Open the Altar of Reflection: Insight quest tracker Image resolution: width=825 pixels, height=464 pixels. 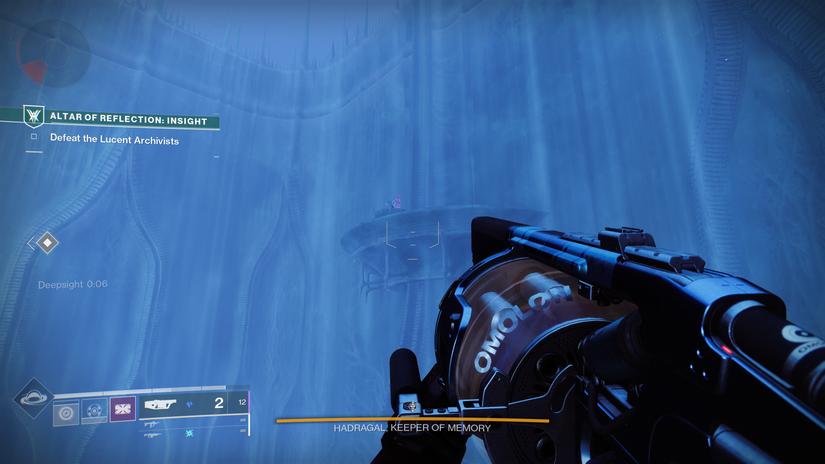tap(128, 121)
